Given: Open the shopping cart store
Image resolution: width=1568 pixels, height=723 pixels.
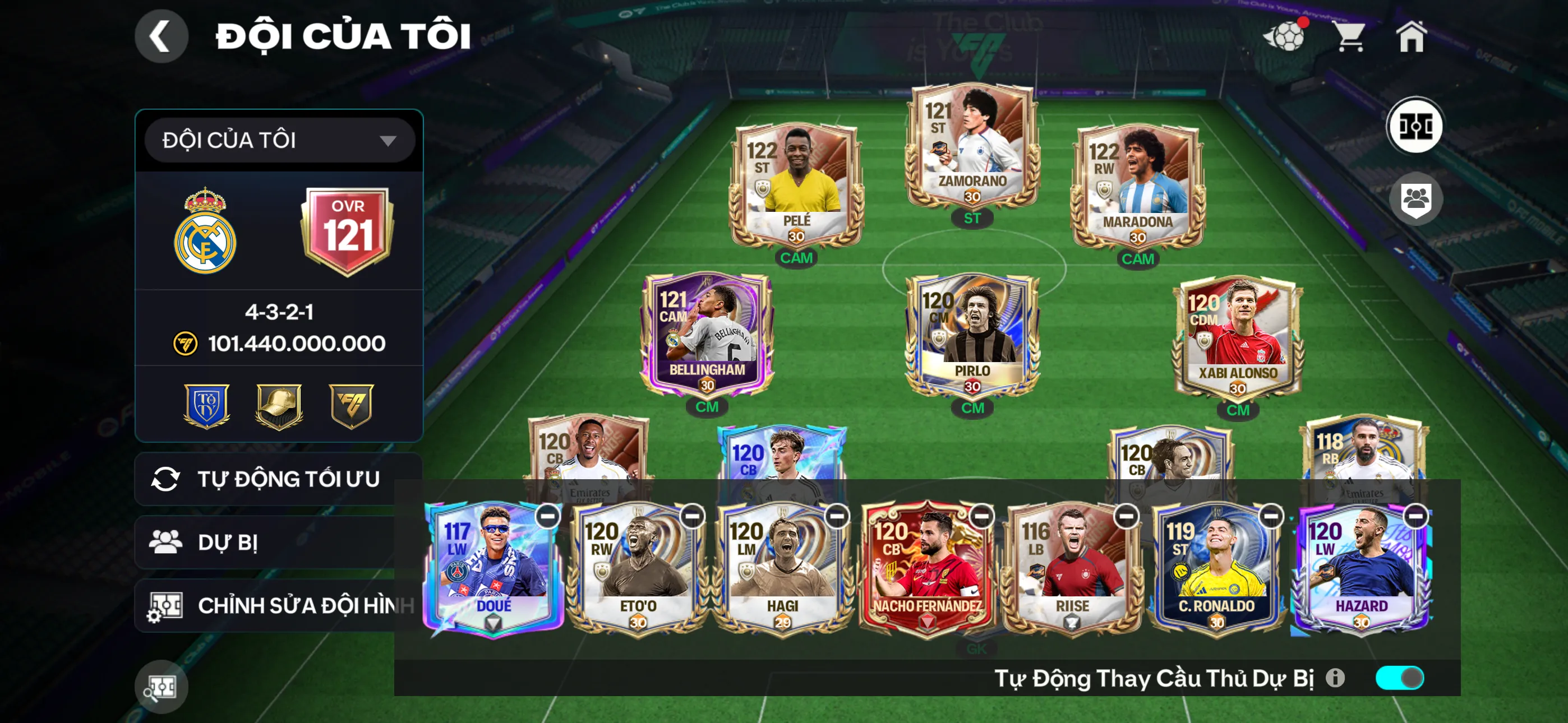Looking at the screenshot, I should [x=1350, y=36].
